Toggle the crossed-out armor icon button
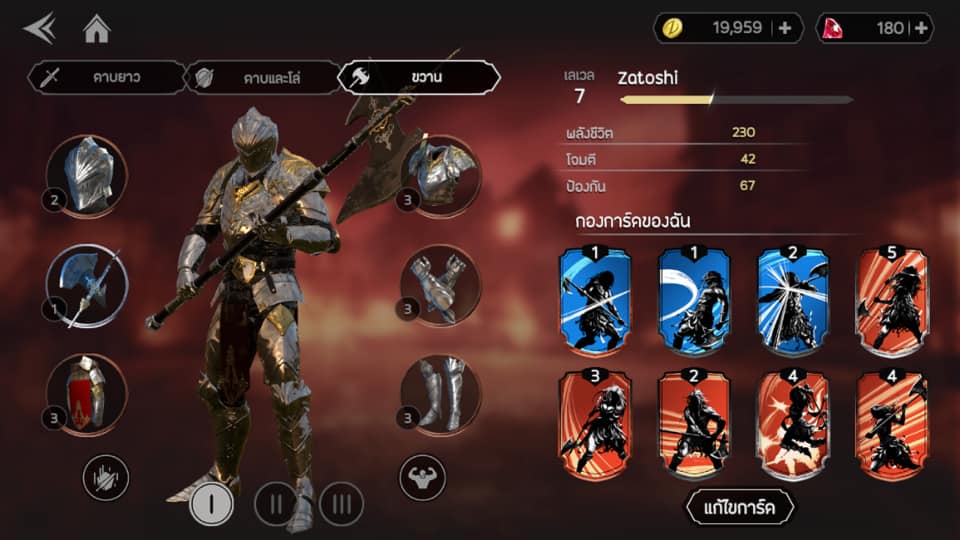This screenshot has width=960, height=540. 105,477
